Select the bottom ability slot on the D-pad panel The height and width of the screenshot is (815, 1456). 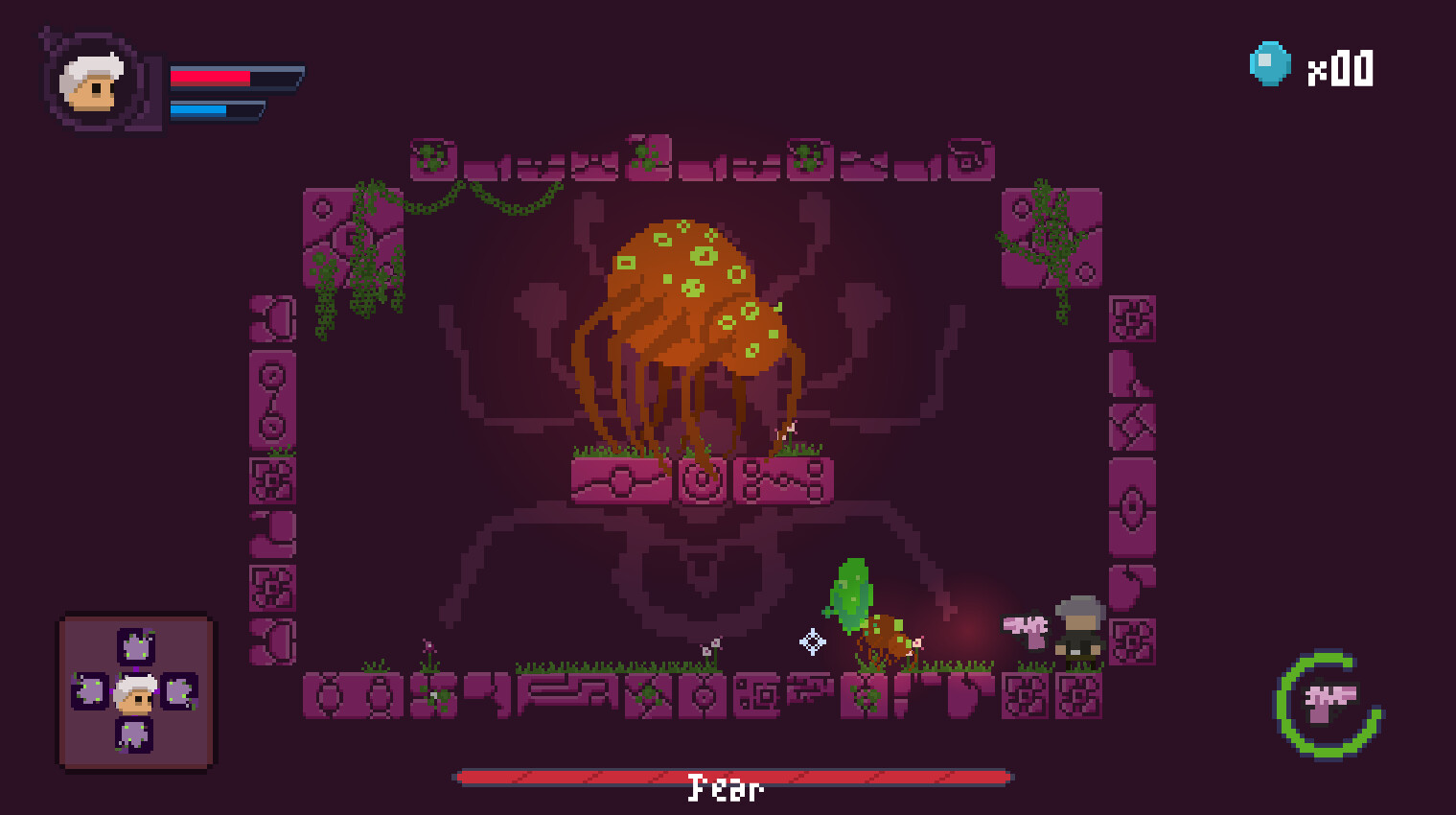[135, 736]
